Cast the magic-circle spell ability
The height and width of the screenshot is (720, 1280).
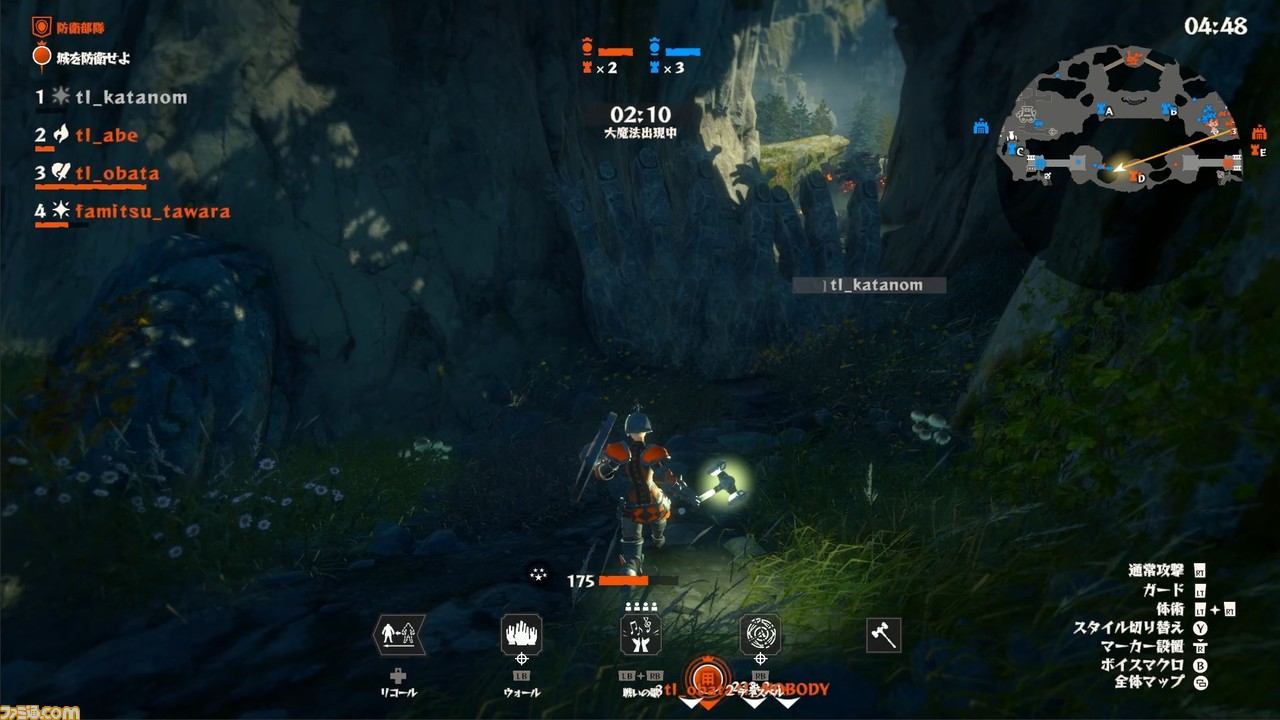[760, 634]
